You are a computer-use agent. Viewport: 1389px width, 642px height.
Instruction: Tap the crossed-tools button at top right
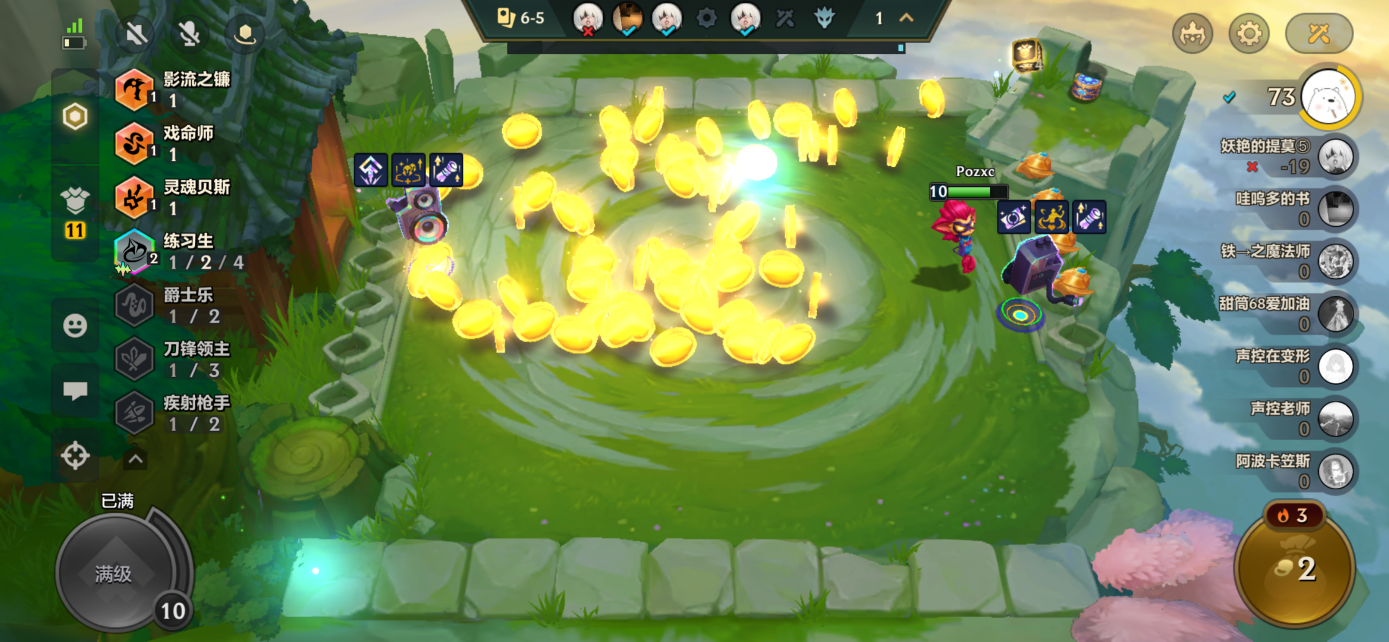1319,34
